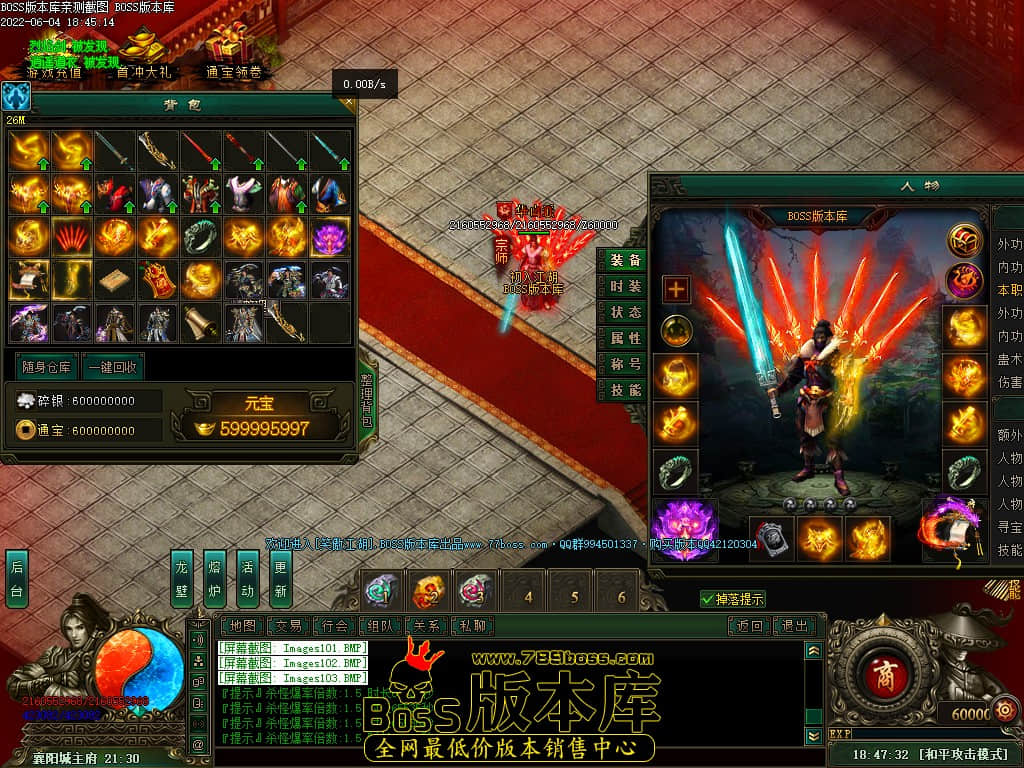Close the 背包 backpack window
The height and width of the screenshot is (768, 1024).
click(348, 101)
